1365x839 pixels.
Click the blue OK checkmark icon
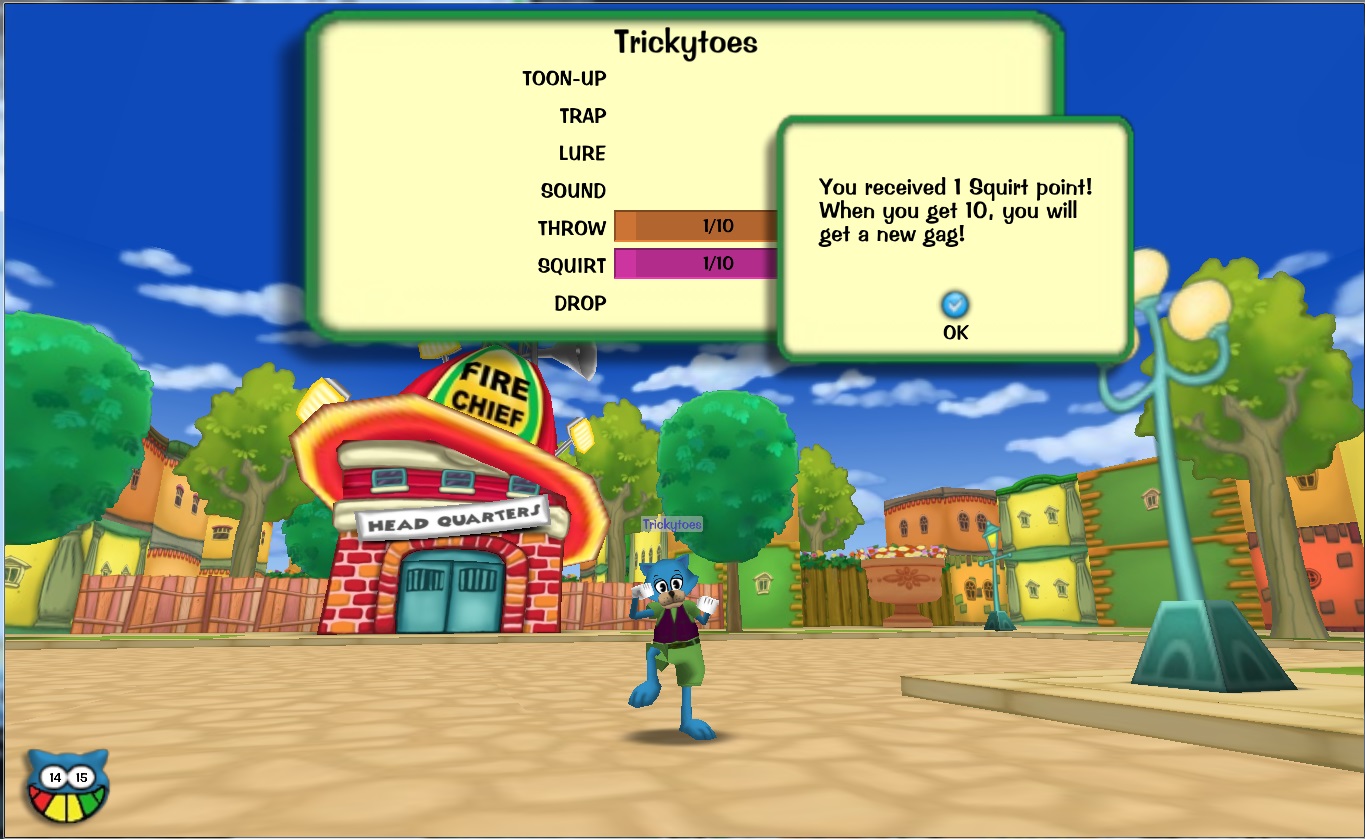point(953,306)
